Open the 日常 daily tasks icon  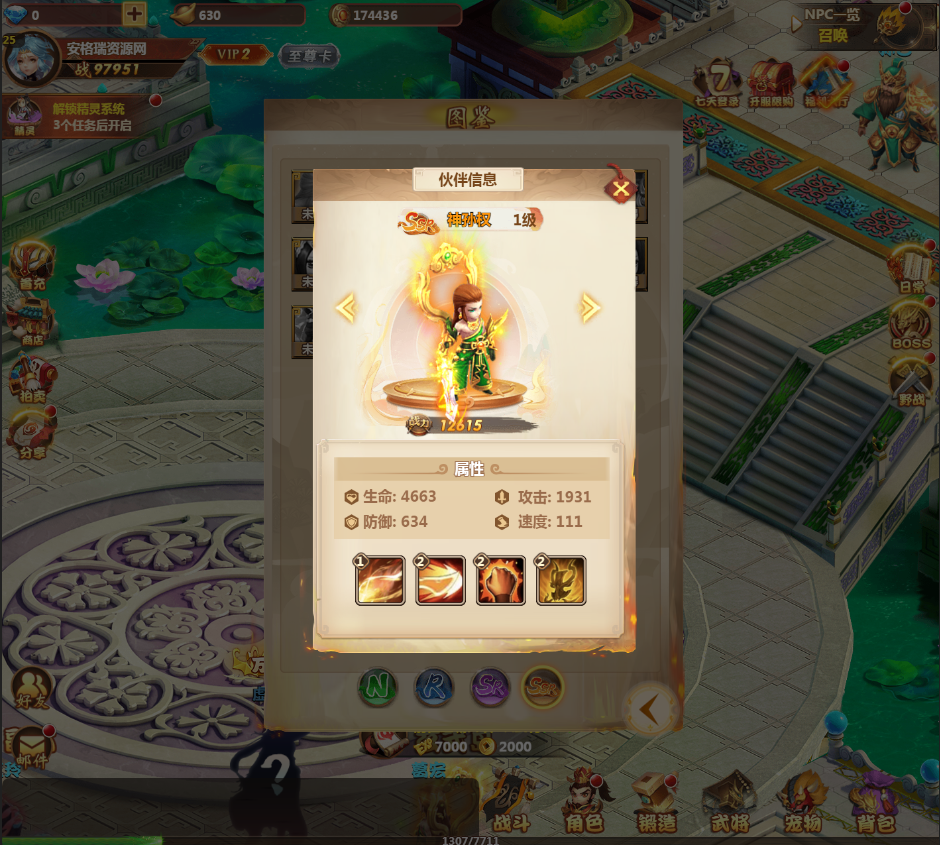(911, 268)
